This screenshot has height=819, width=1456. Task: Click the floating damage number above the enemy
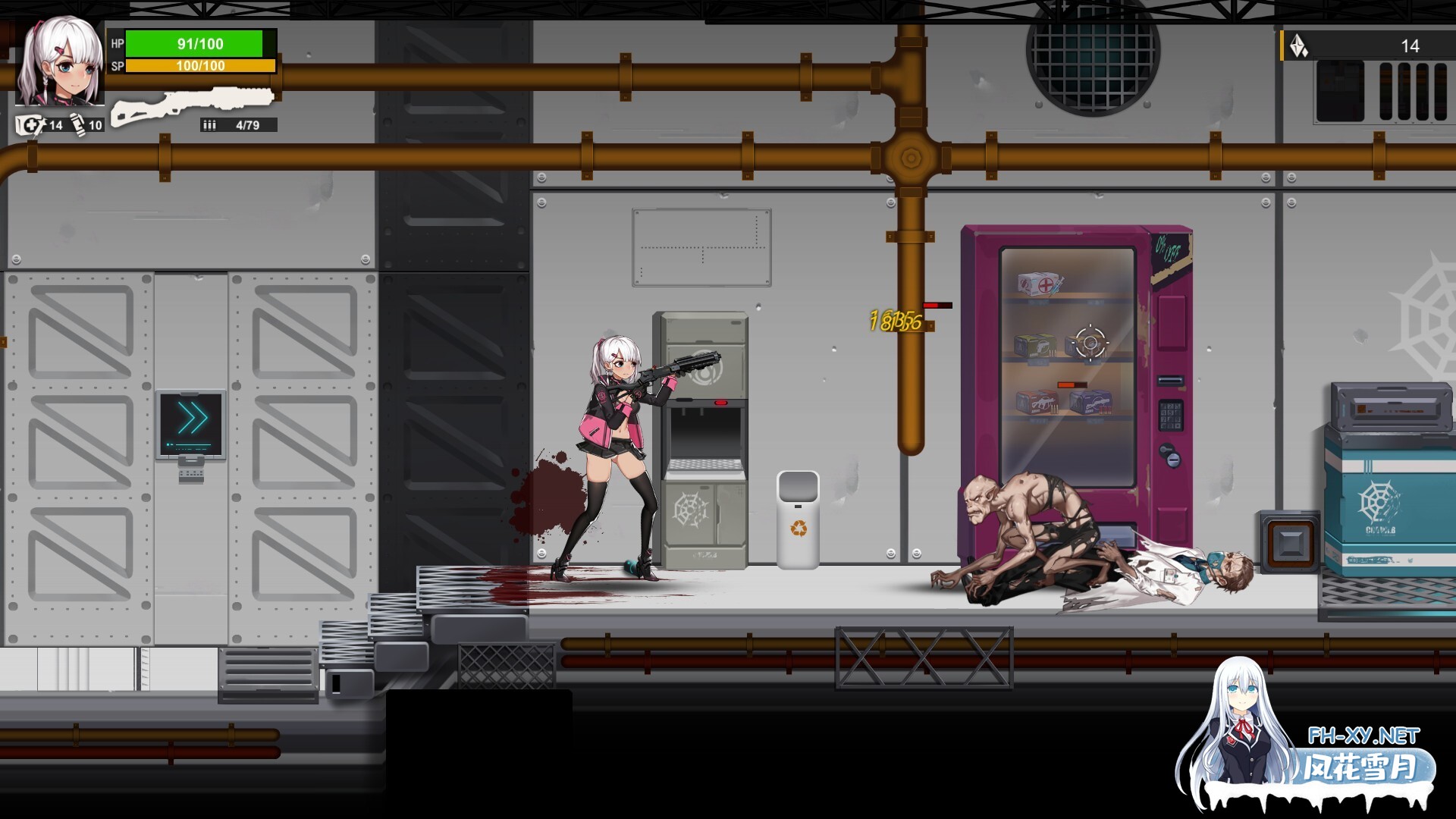(x=896, y=320)
